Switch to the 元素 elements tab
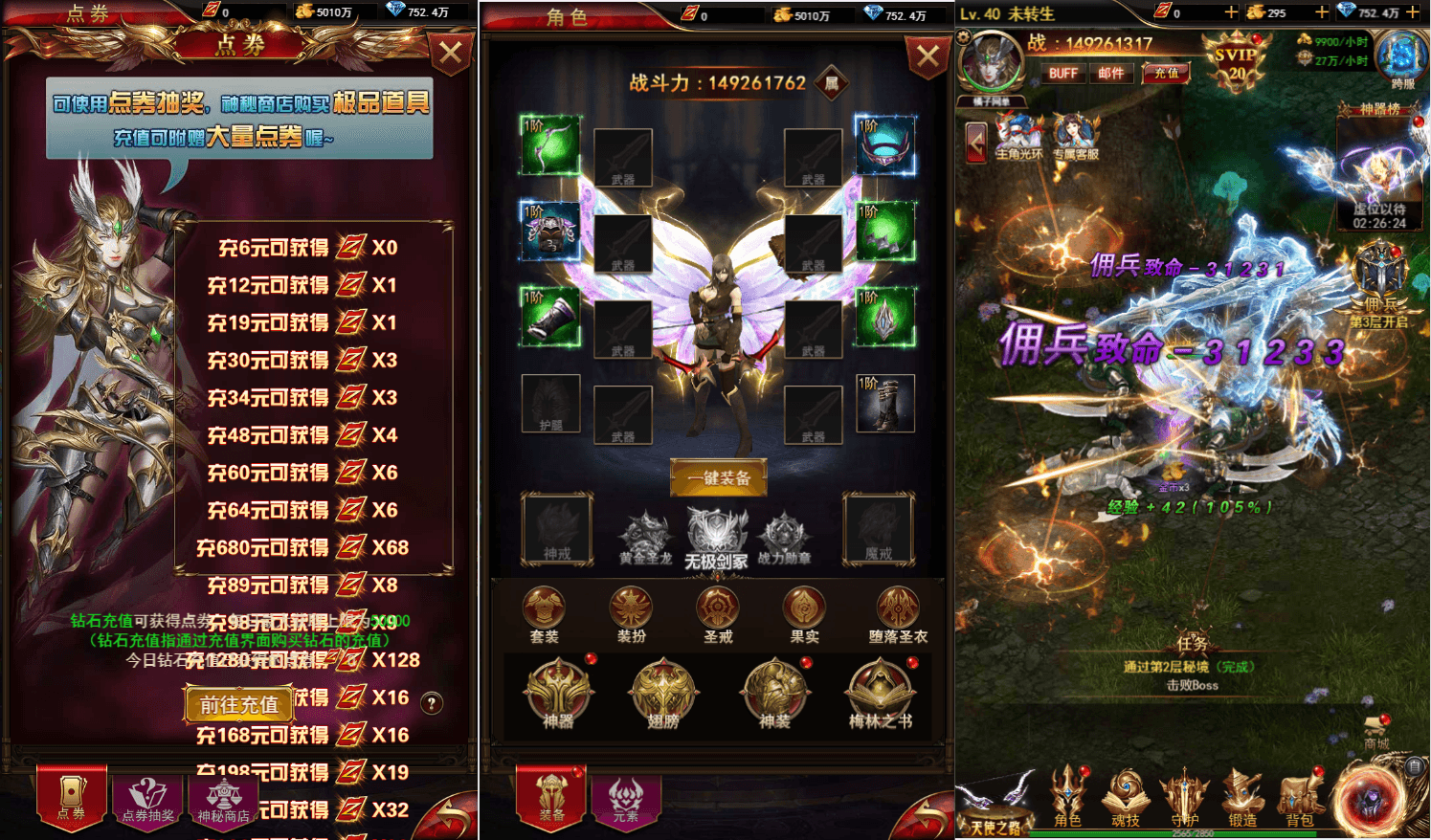 (625, 799)
